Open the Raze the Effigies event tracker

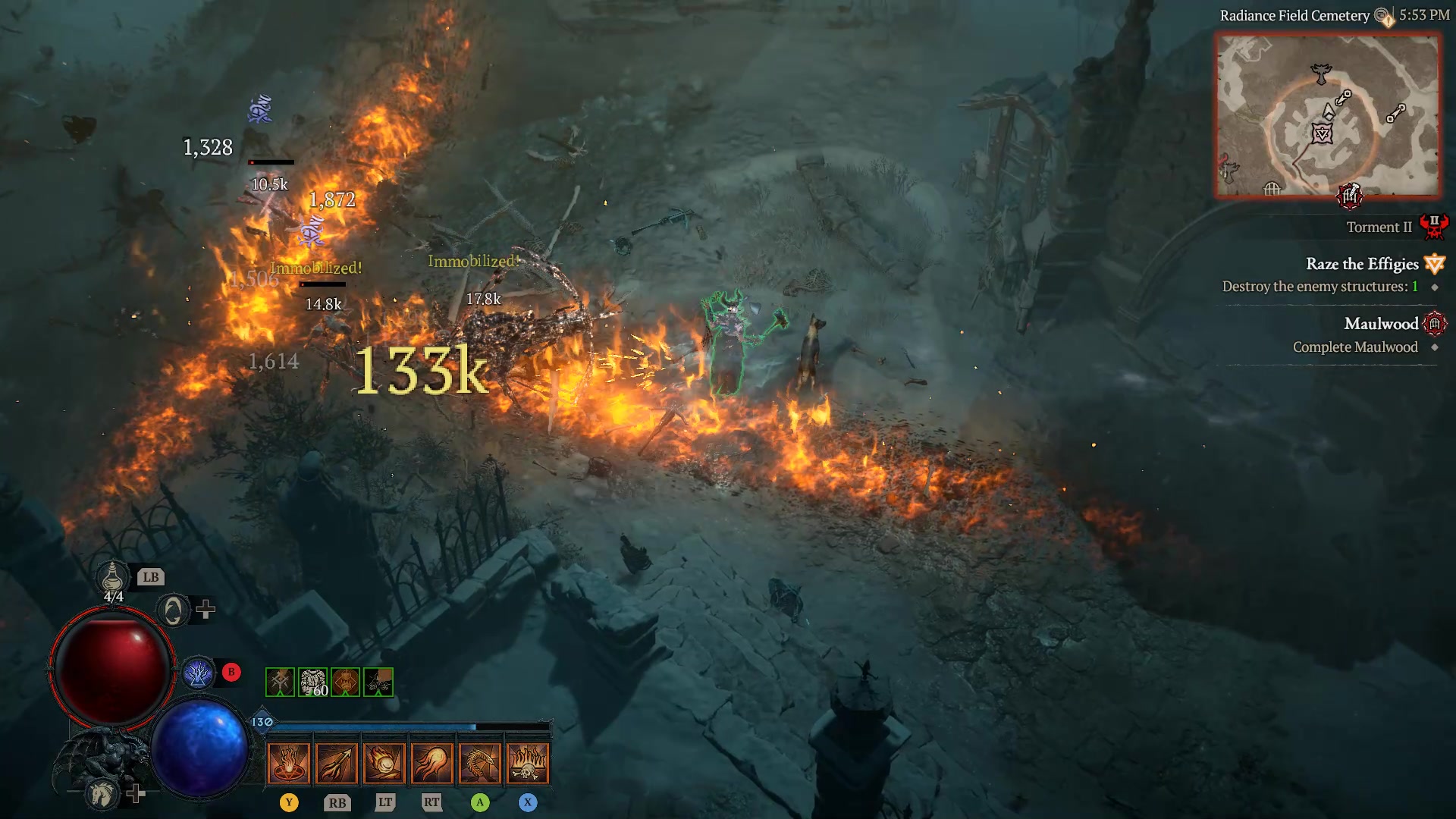1363,264
